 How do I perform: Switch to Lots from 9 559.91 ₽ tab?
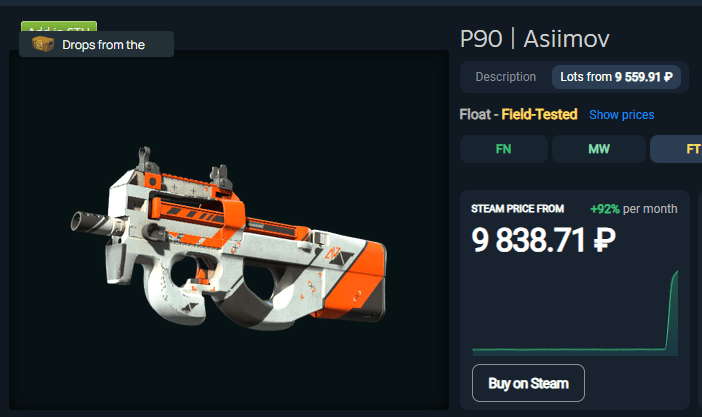coord(616,77)
